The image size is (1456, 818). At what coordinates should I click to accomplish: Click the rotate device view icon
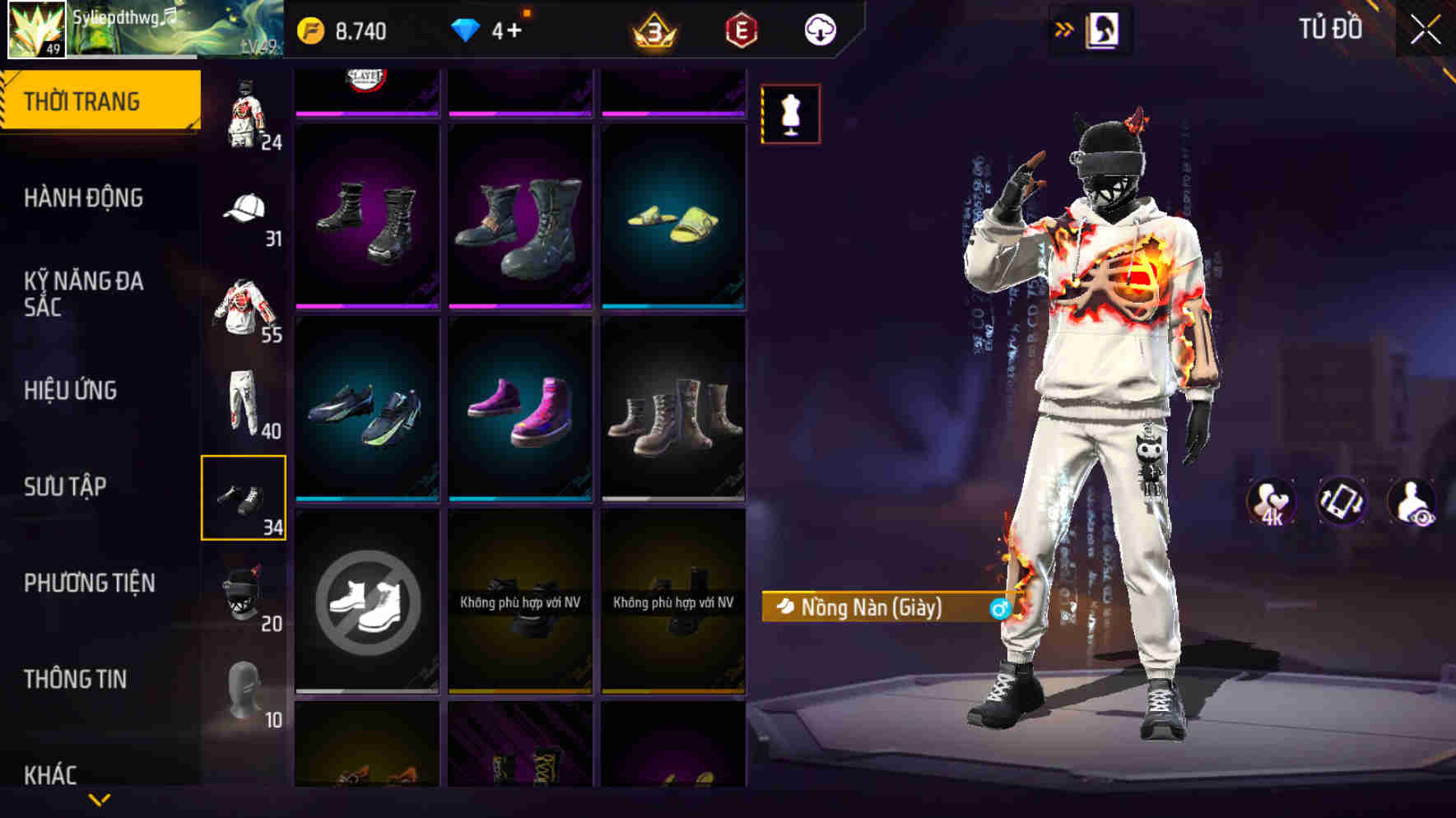[x=1341, y=500]
